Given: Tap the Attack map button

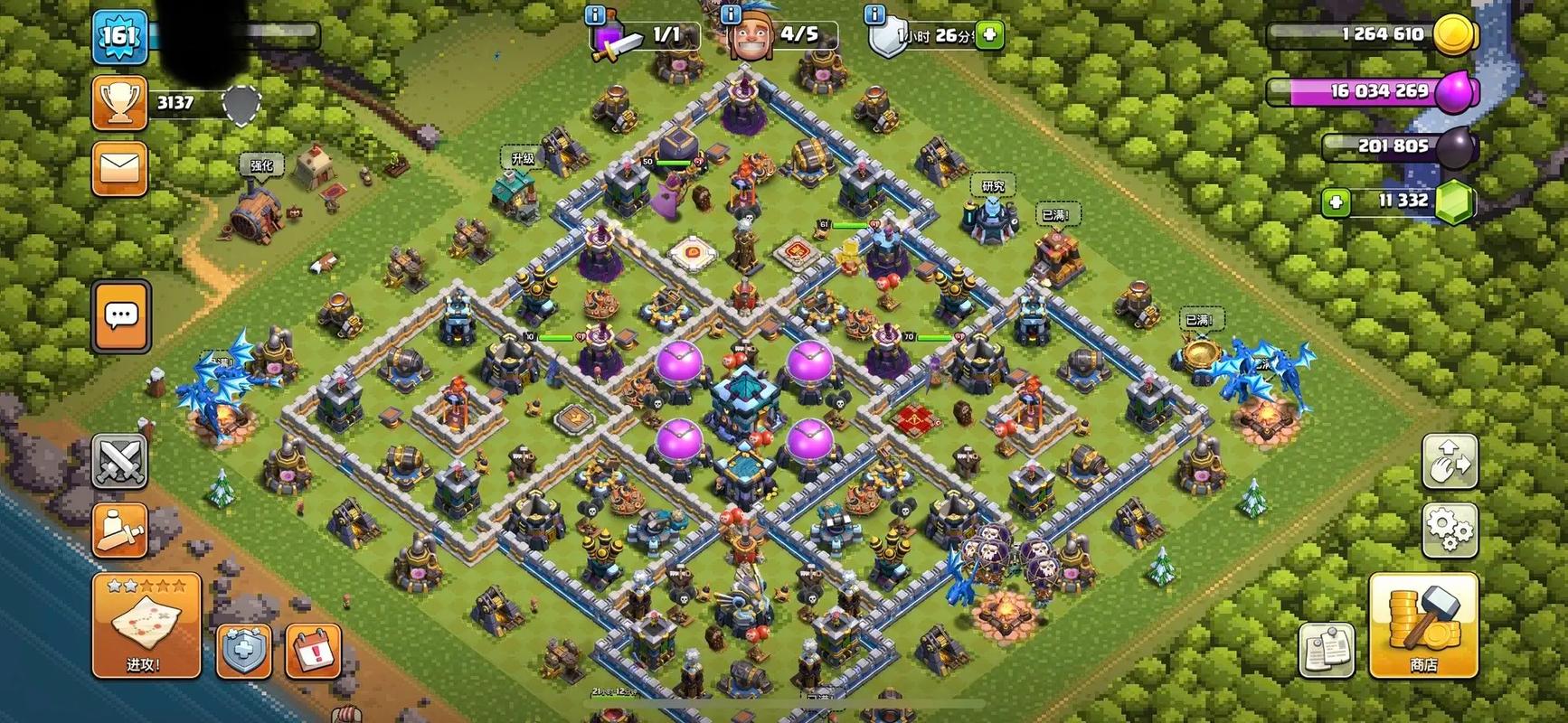Looking at the screenshot, I should click(x=146, y=625).
